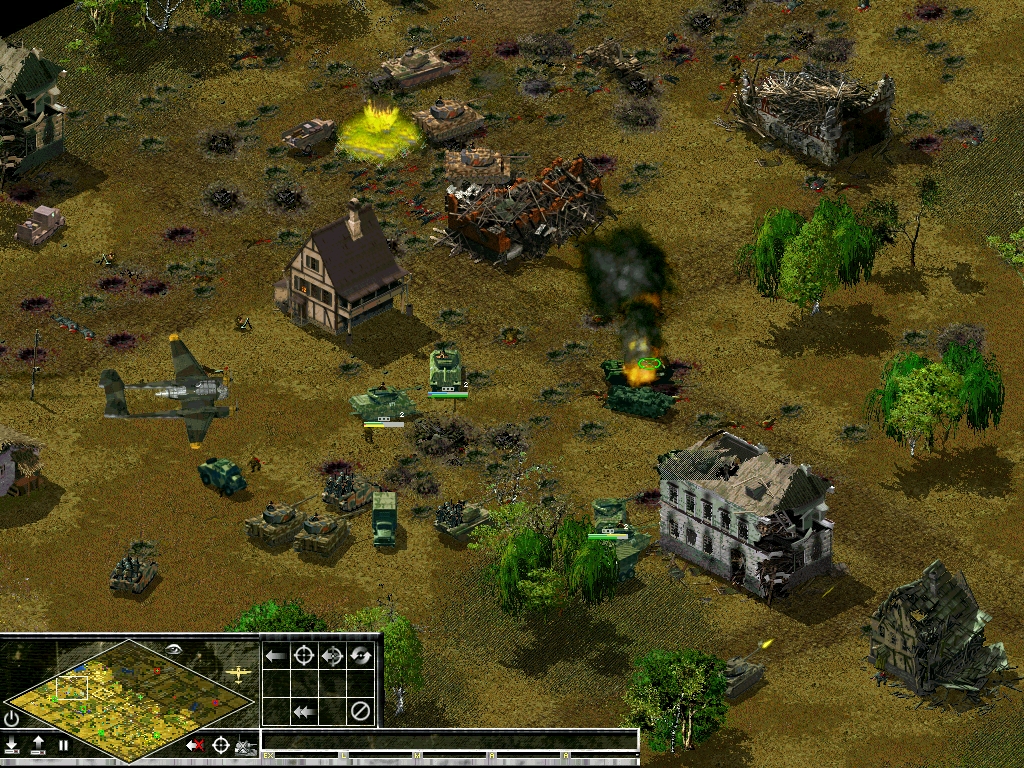Activate the double left-arrow command

point(304,712)
